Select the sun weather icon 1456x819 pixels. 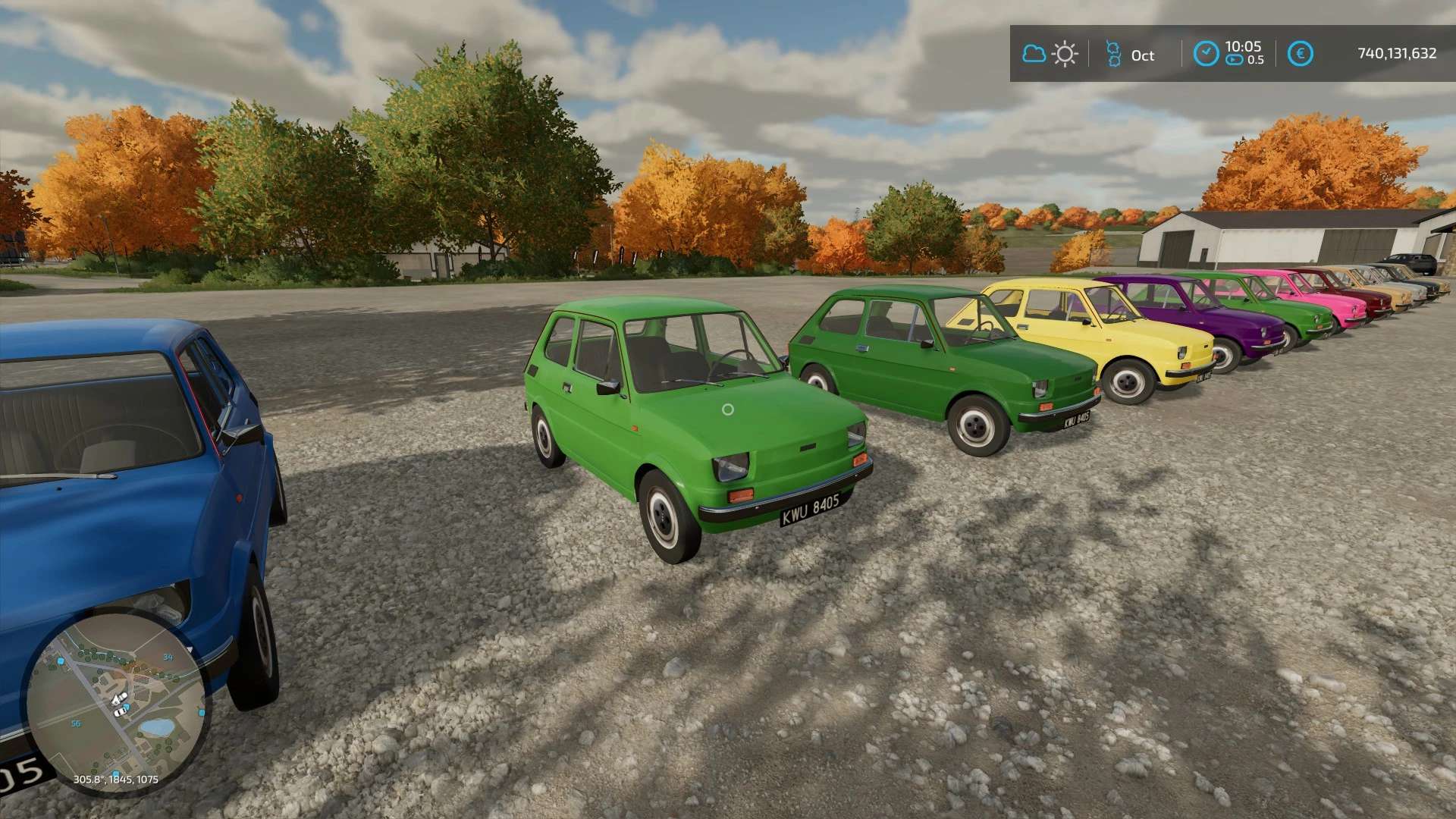click(x=1065, y=54)
